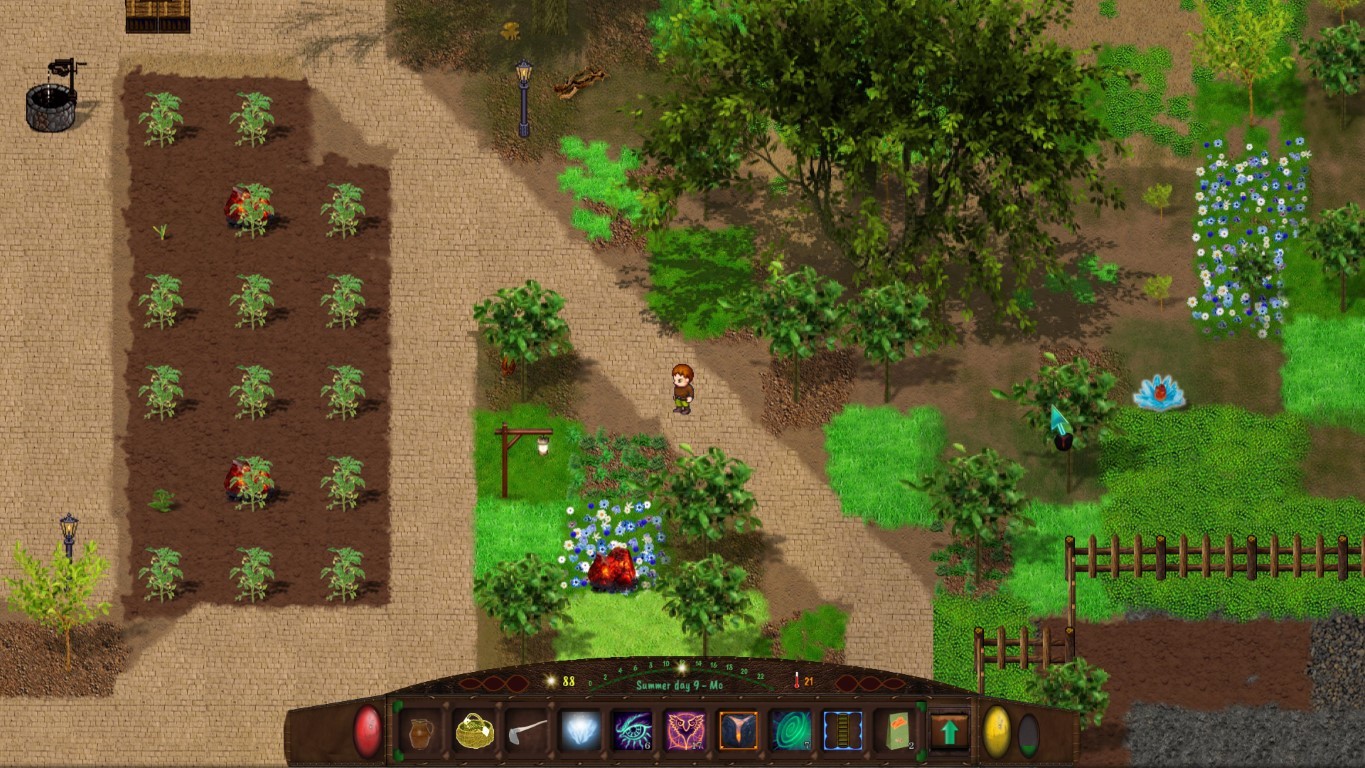This screenshot has width=1365, height=768.
Task: Choose the yellow woven basket slot
Action: point(474,731)
